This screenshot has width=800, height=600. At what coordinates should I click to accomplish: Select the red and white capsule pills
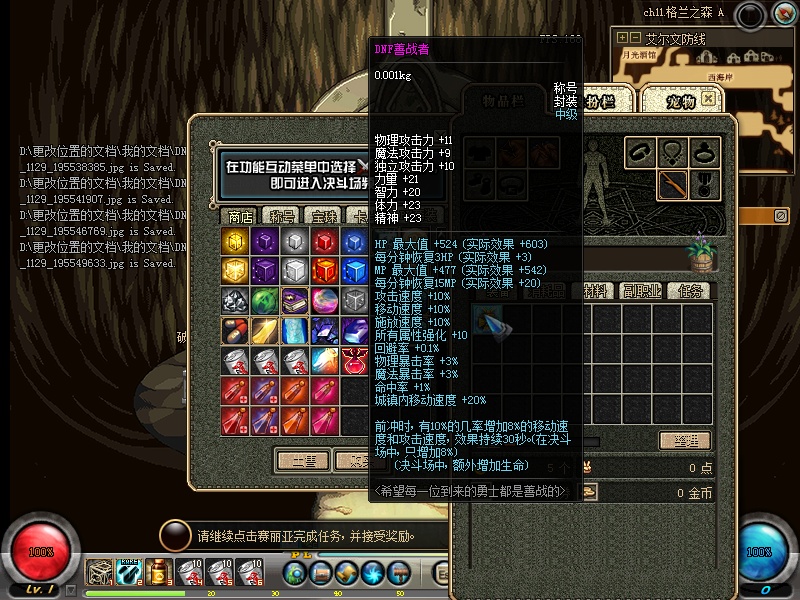[234, 331]
